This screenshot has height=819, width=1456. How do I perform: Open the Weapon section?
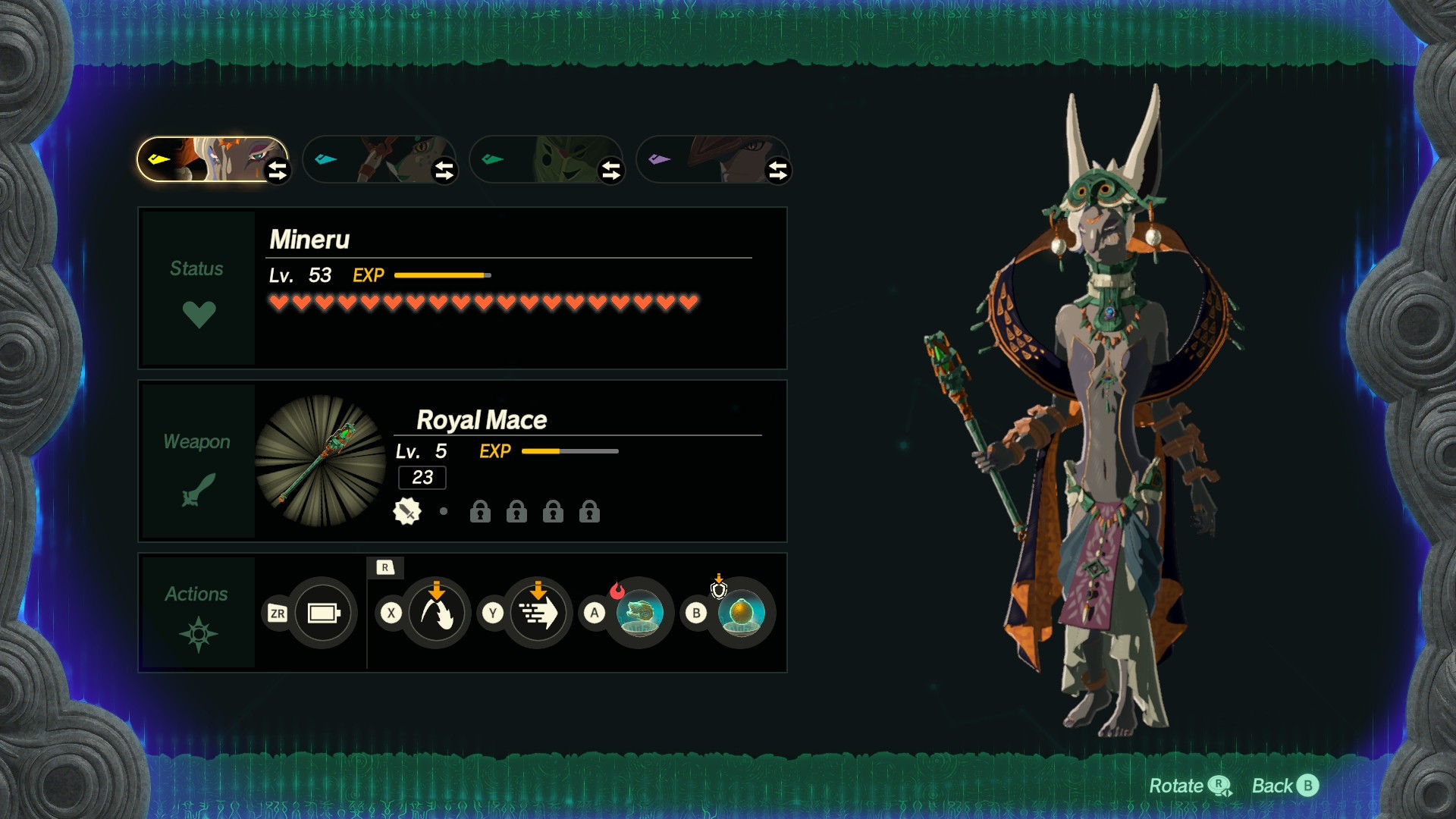pyautogui.click(x=197, y=461)
